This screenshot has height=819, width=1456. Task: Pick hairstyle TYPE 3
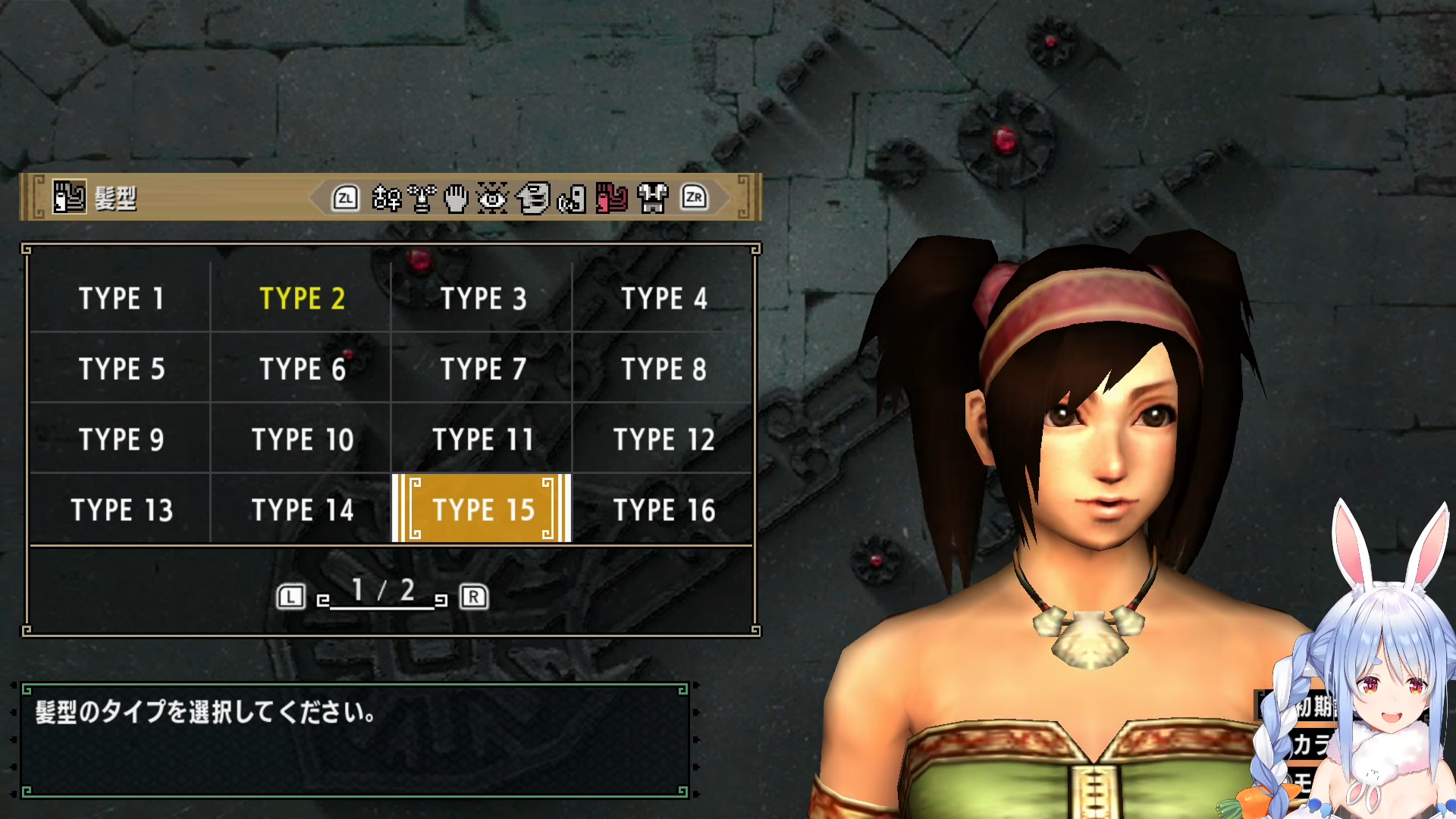coord(483,298)
